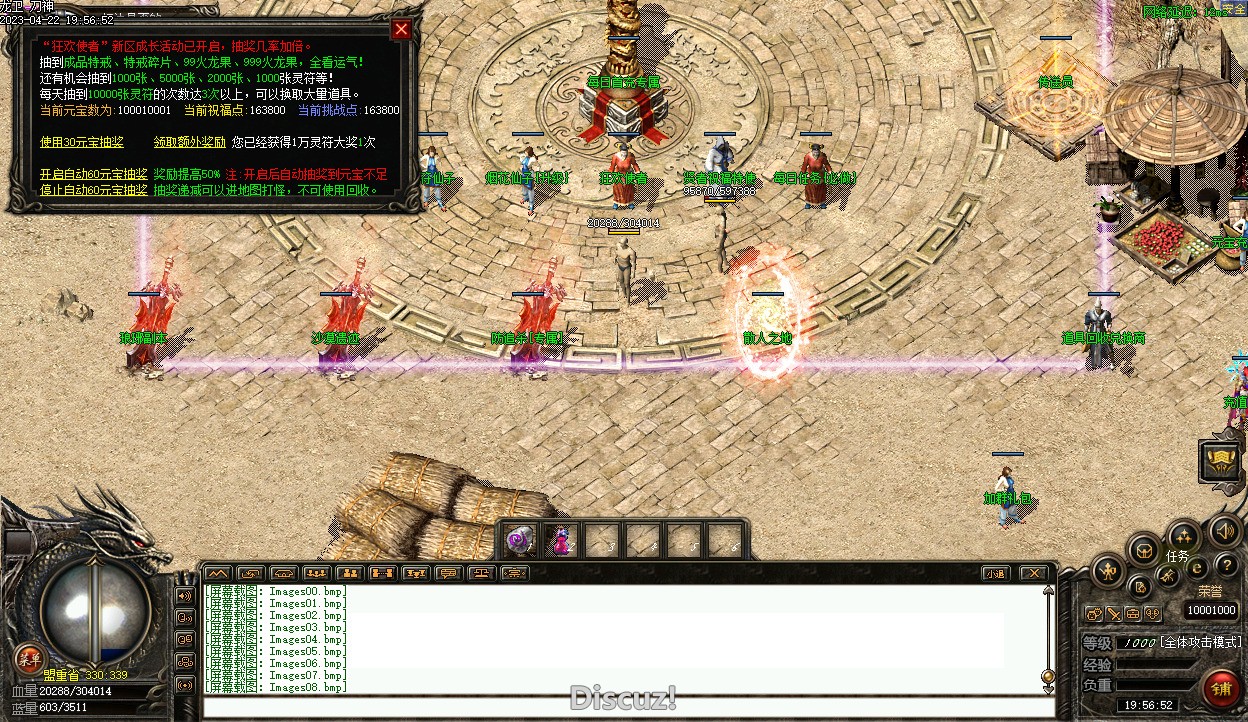
Task: Open the character equipment figure icon
Action: click(x=1108, y=572)
